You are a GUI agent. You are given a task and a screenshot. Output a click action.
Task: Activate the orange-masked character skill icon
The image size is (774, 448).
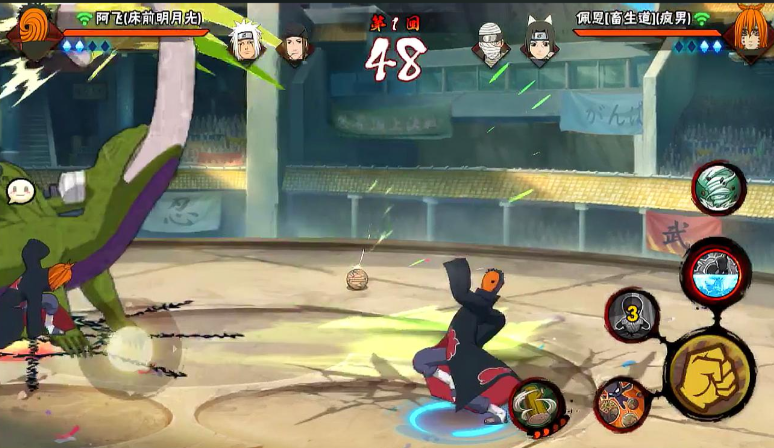pos(623,402)
